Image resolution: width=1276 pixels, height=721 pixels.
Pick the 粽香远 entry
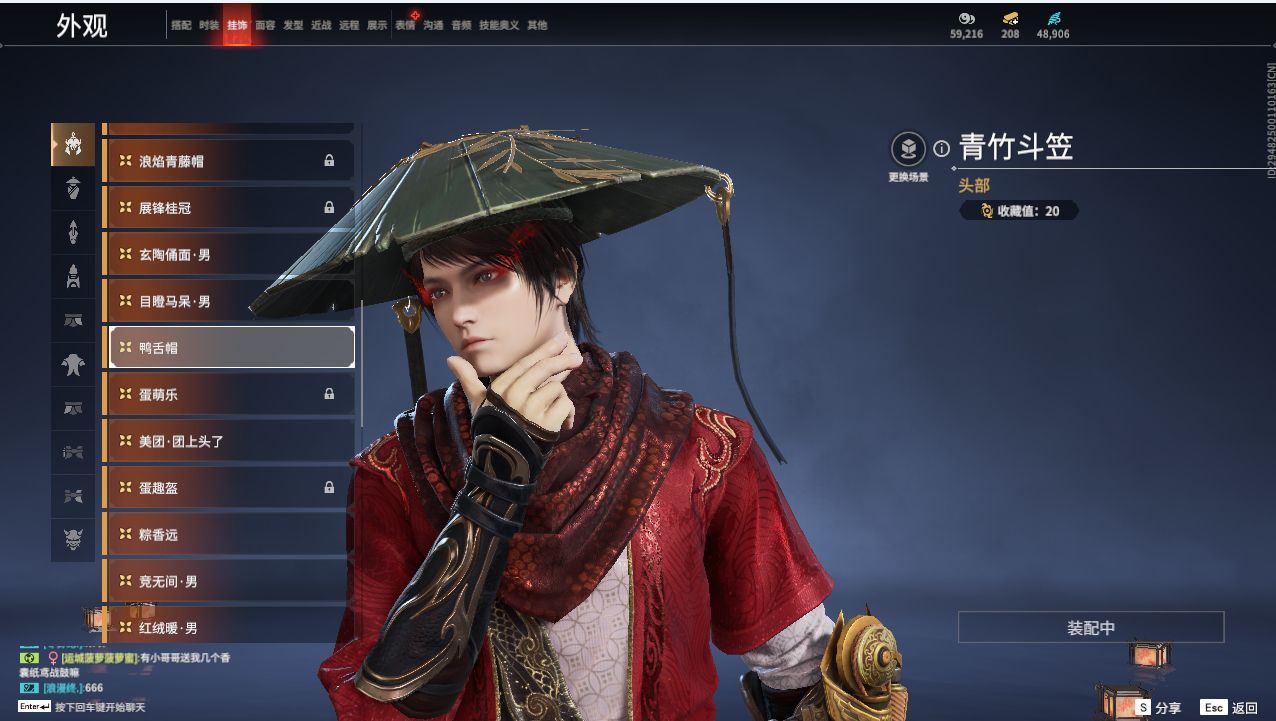(228, 535)
